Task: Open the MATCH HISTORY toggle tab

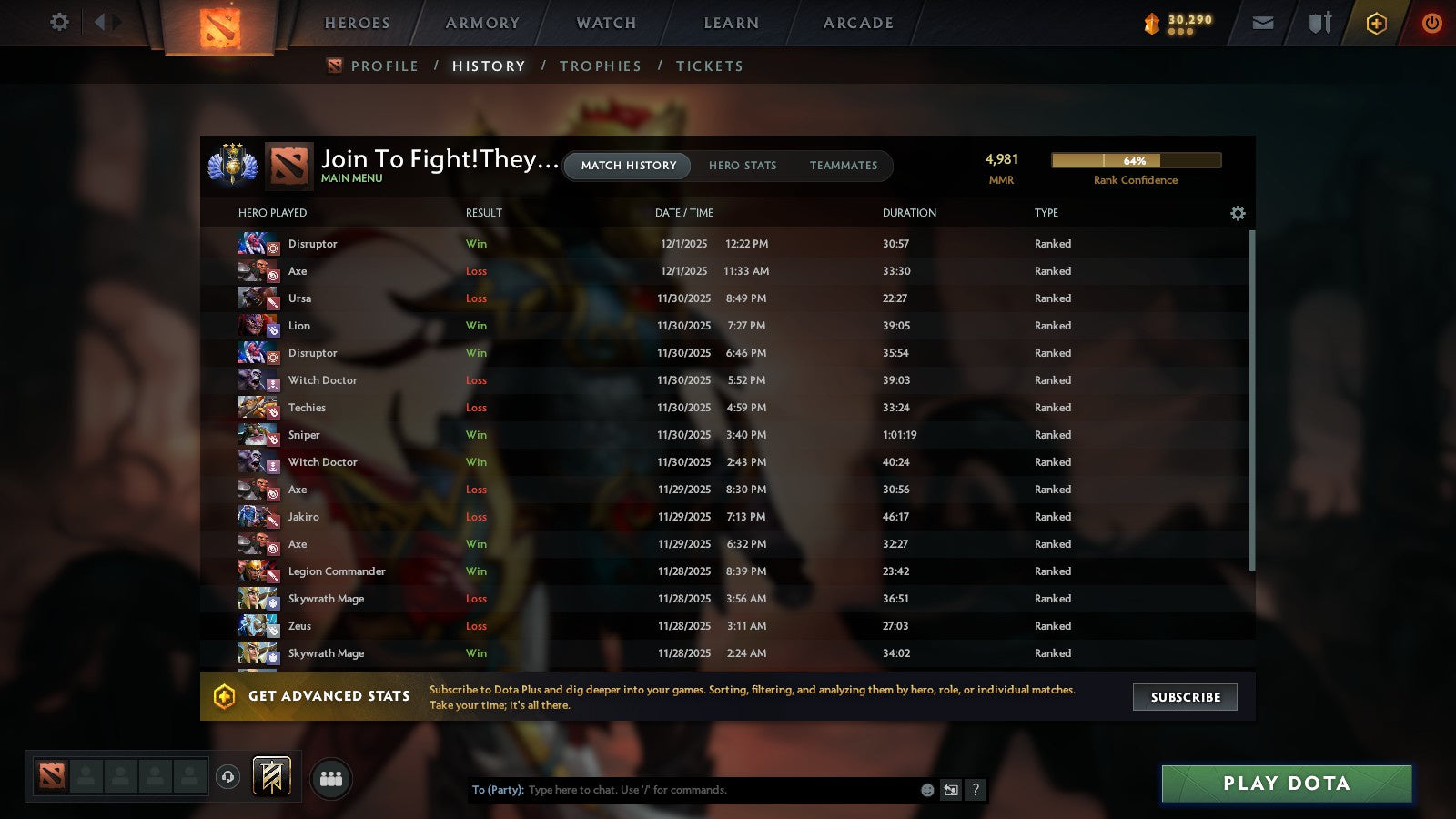Action: [x=626, y=166]
